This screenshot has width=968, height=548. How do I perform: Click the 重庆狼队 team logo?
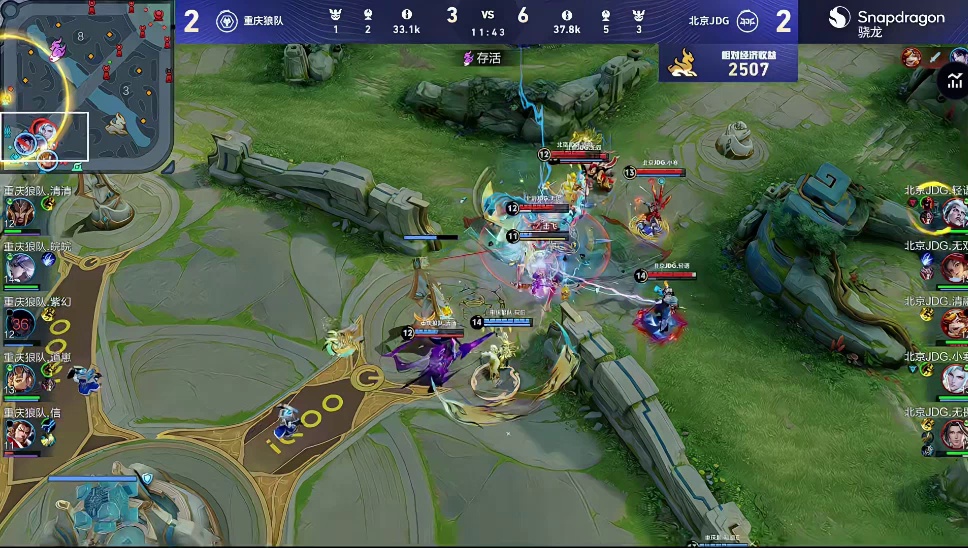[226, 21]
